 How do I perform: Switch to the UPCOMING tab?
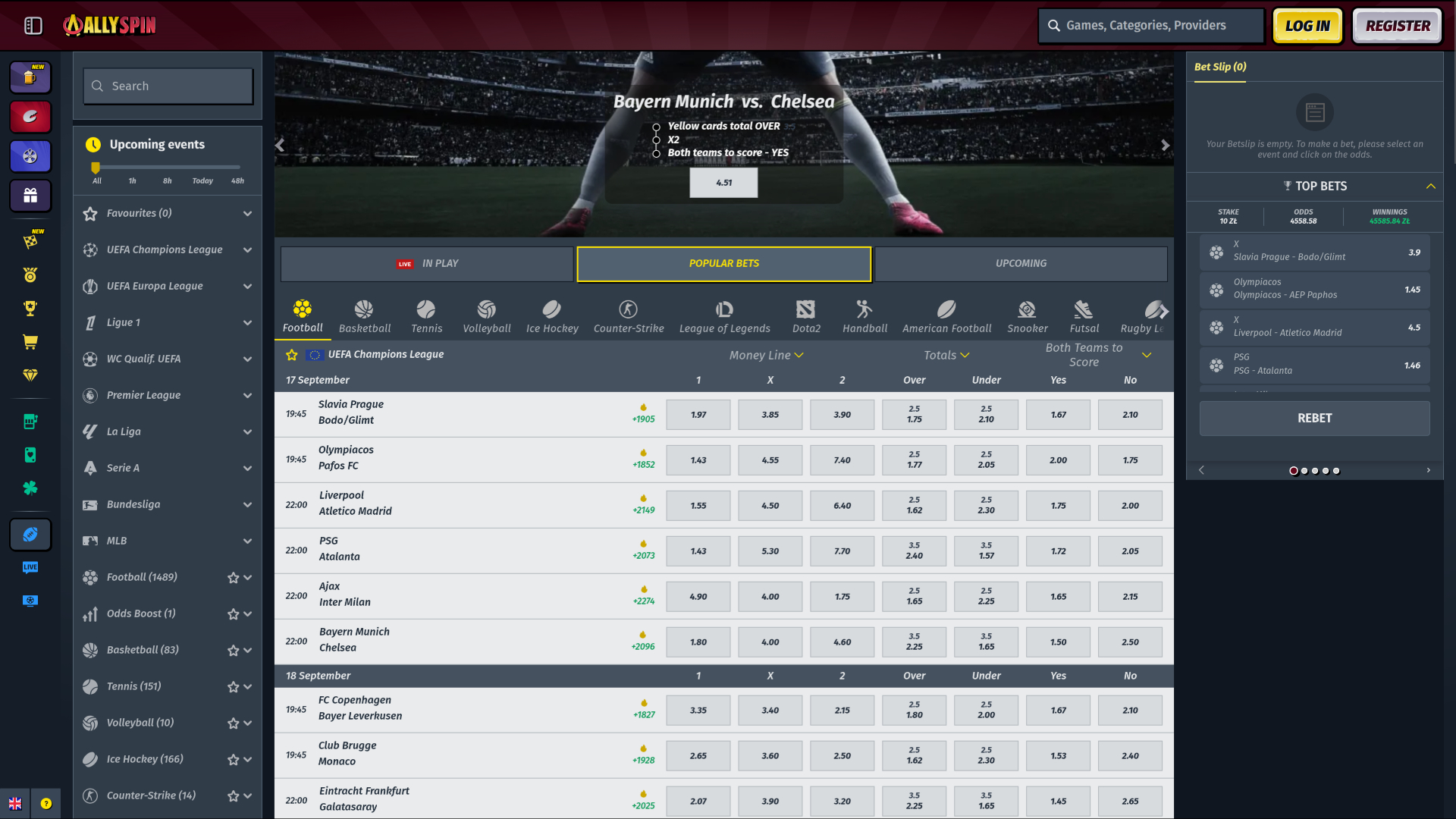[x=1021, y=263]
